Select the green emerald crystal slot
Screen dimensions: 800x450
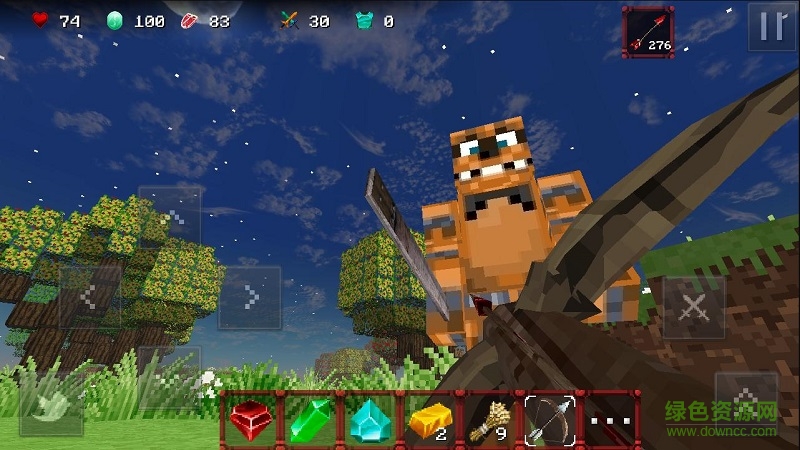311,419
